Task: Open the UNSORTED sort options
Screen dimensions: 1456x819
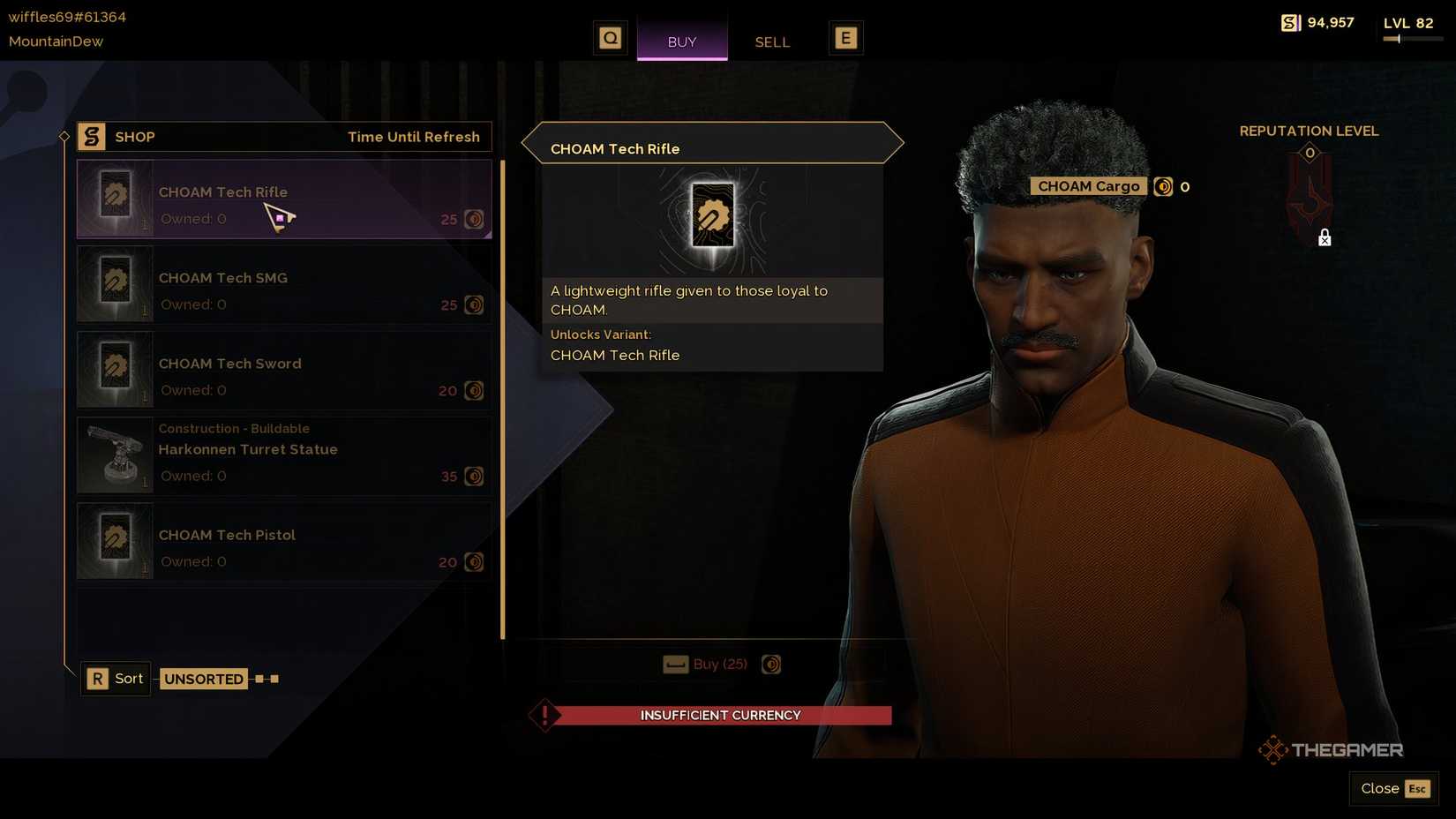Action: [x=204, y=679]
